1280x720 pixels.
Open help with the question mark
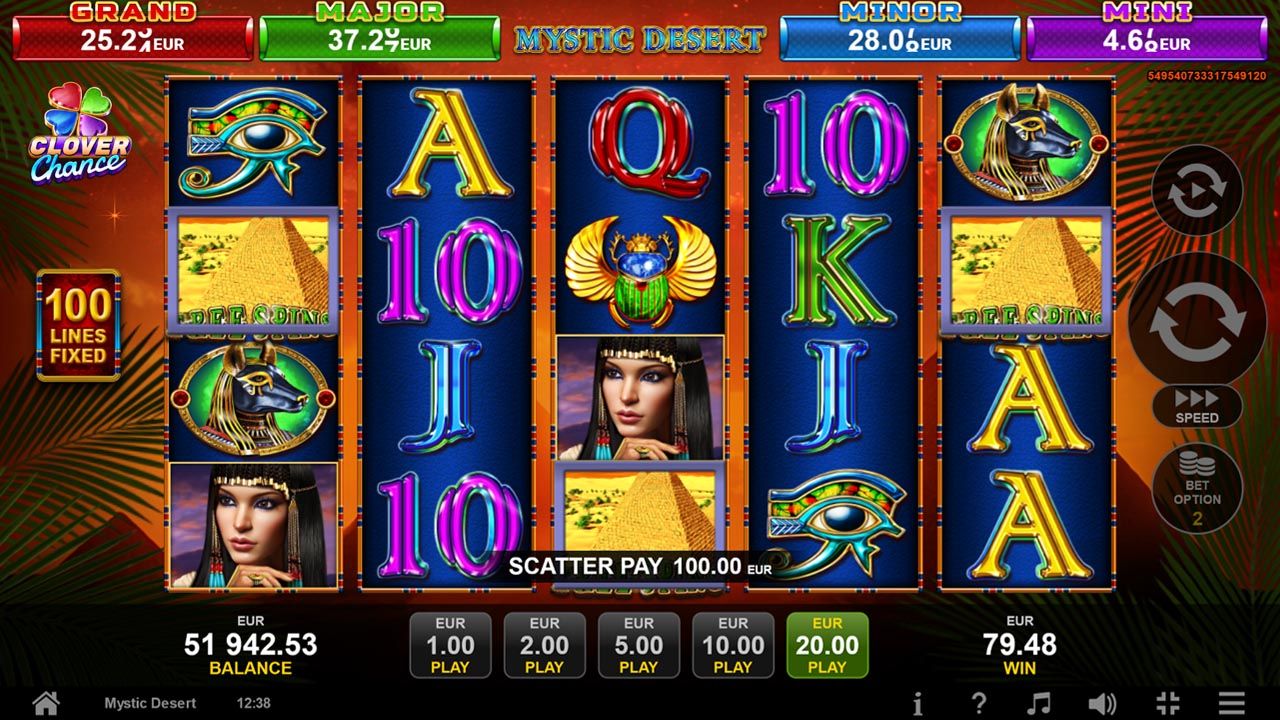pos(979,703)
